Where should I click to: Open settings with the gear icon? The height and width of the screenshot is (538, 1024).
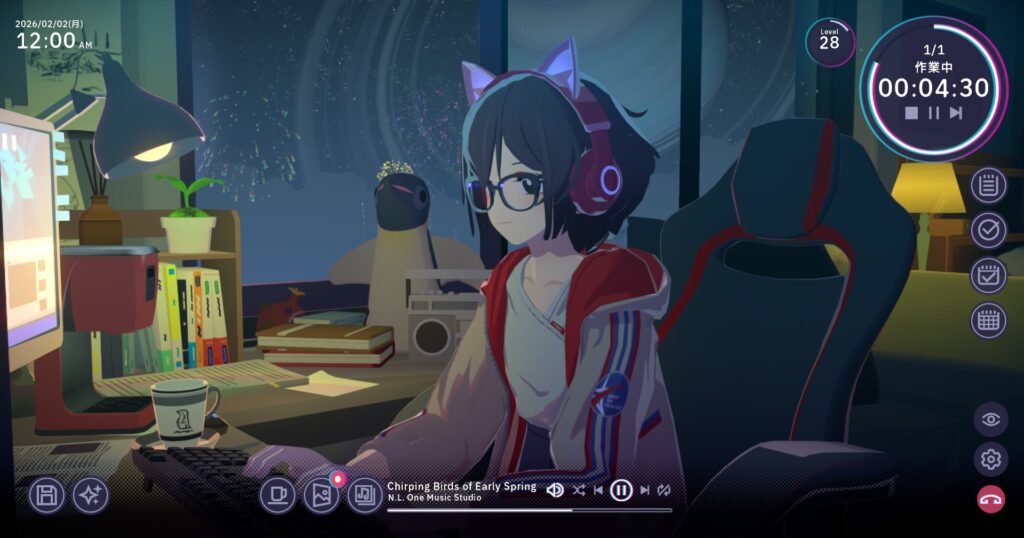991,459
